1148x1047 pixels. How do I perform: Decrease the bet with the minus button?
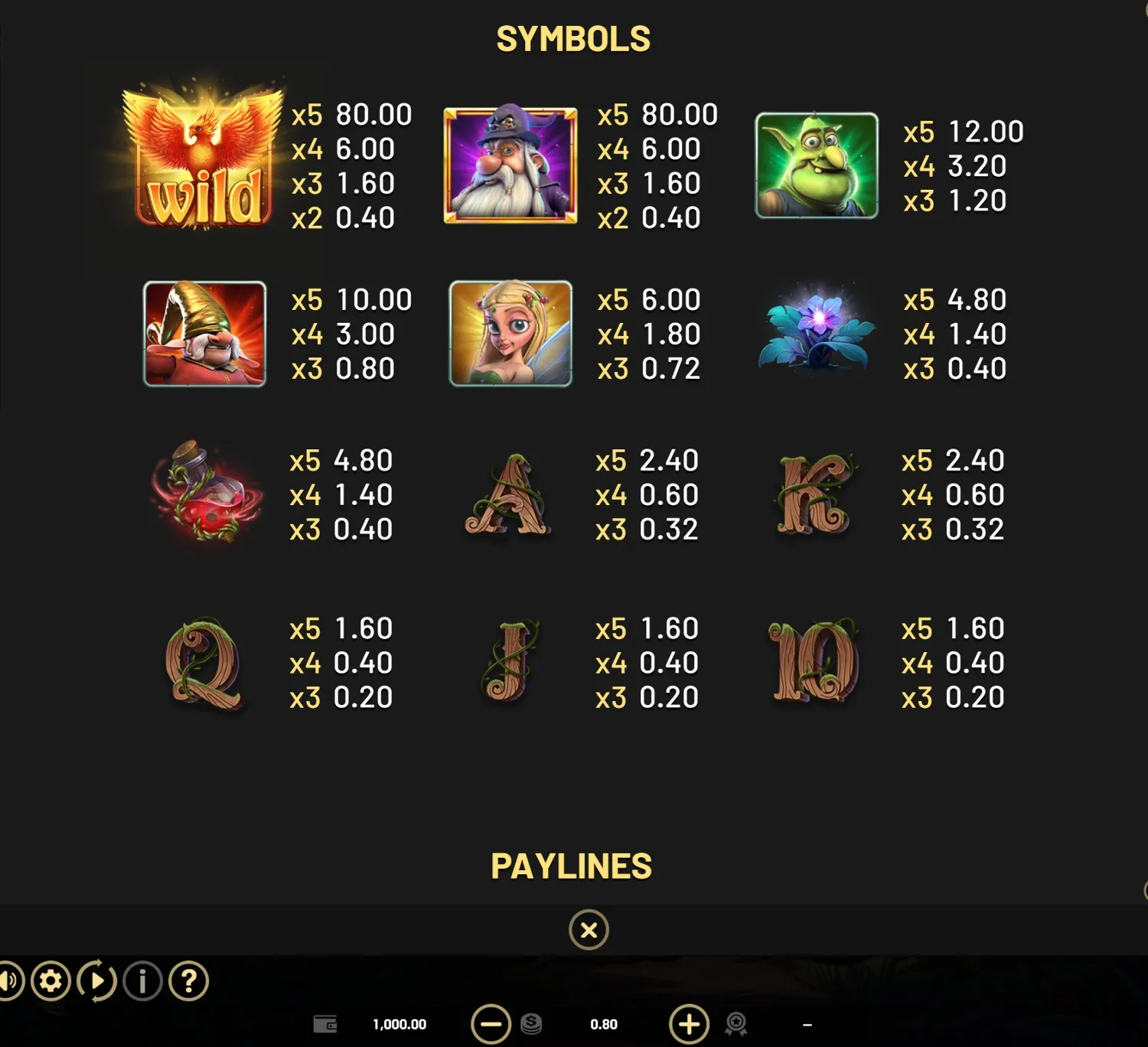pyautogui.click(x=491, y=1024)
